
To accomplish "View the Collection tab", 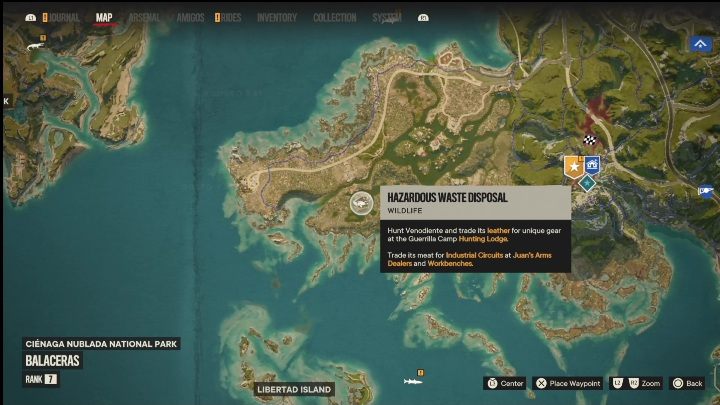I will [x=334, y=17].
